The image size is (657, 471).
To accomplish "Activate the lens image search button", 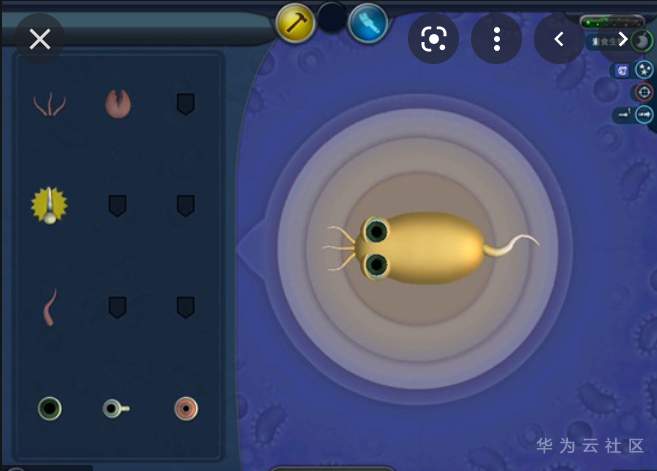I will point(433,39).
